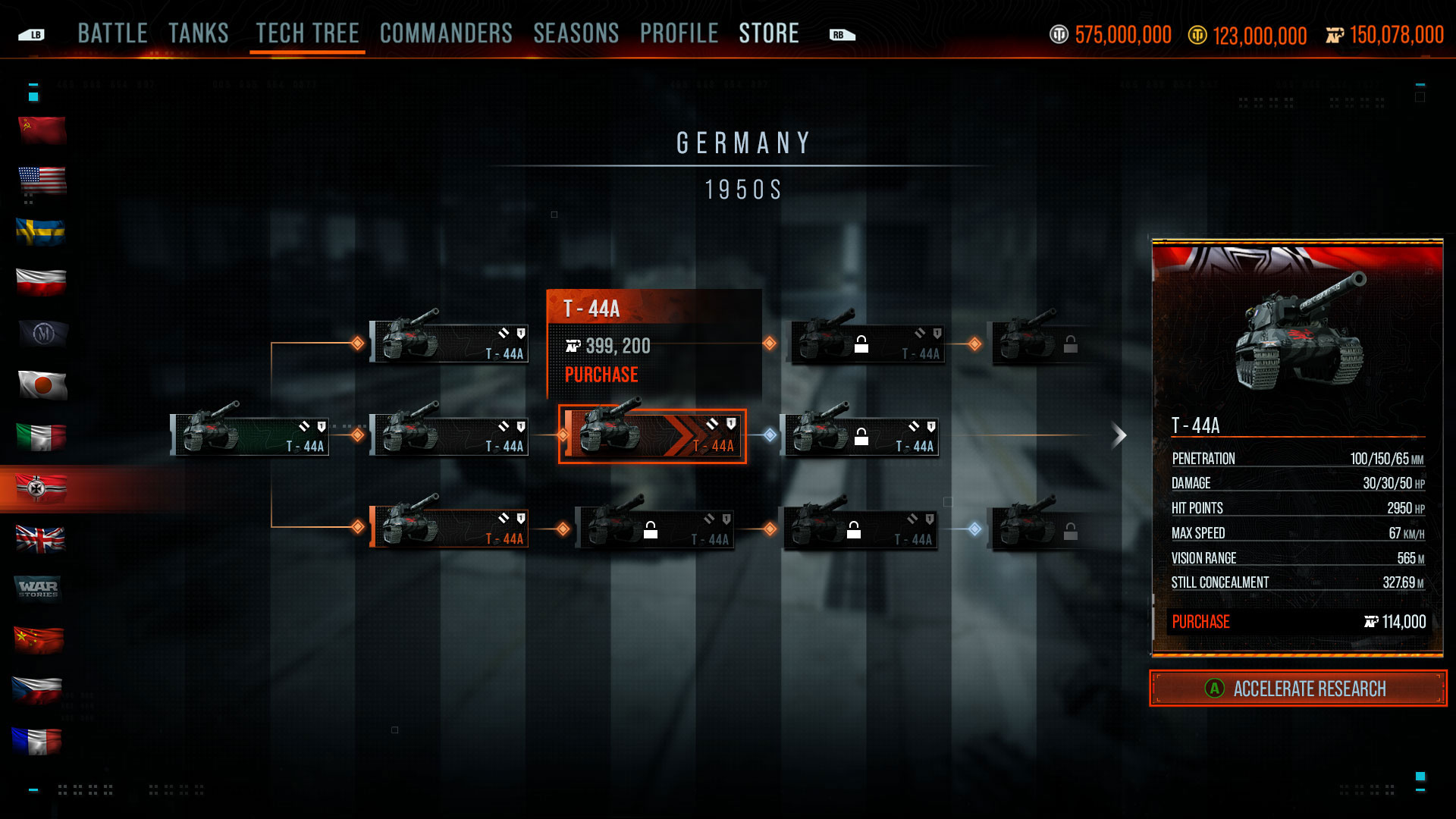The height and width of the screenshot is (819, 1456).
Task: Select the China nation flag
Action: 39,639
